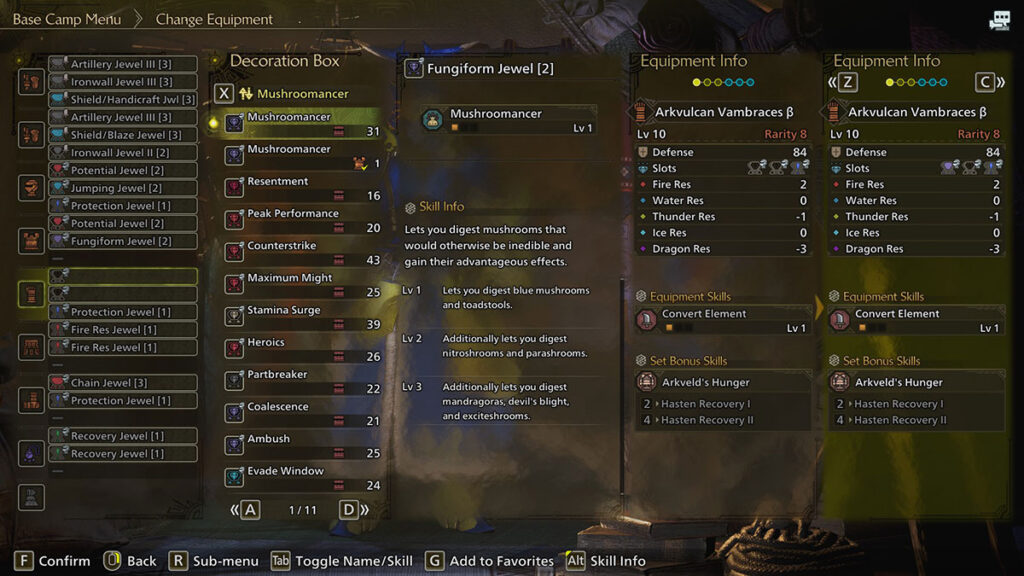Select the Chain Jewel [3] slot
1024x576 pixels.
(x=122, y=383)
